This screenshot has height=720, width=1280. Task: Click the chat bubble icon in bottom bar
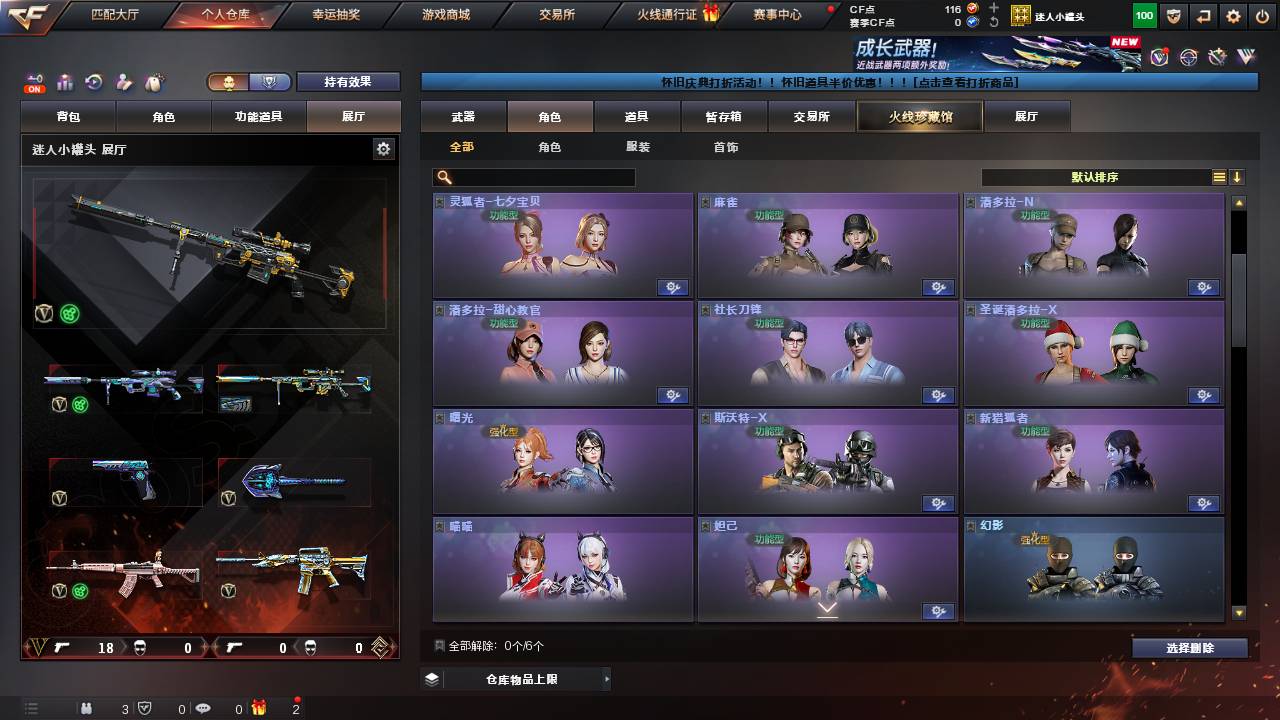202,709
